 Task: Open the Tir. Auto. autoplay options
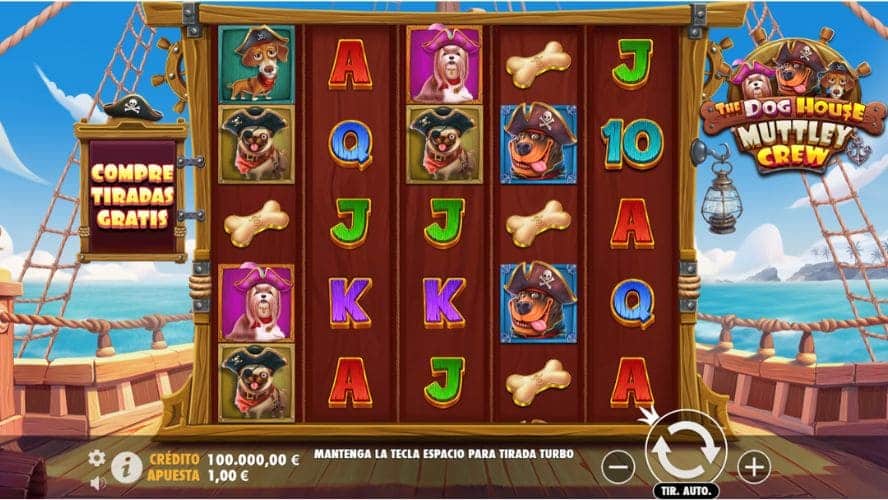pyautogui.click(x=685, y=492)
